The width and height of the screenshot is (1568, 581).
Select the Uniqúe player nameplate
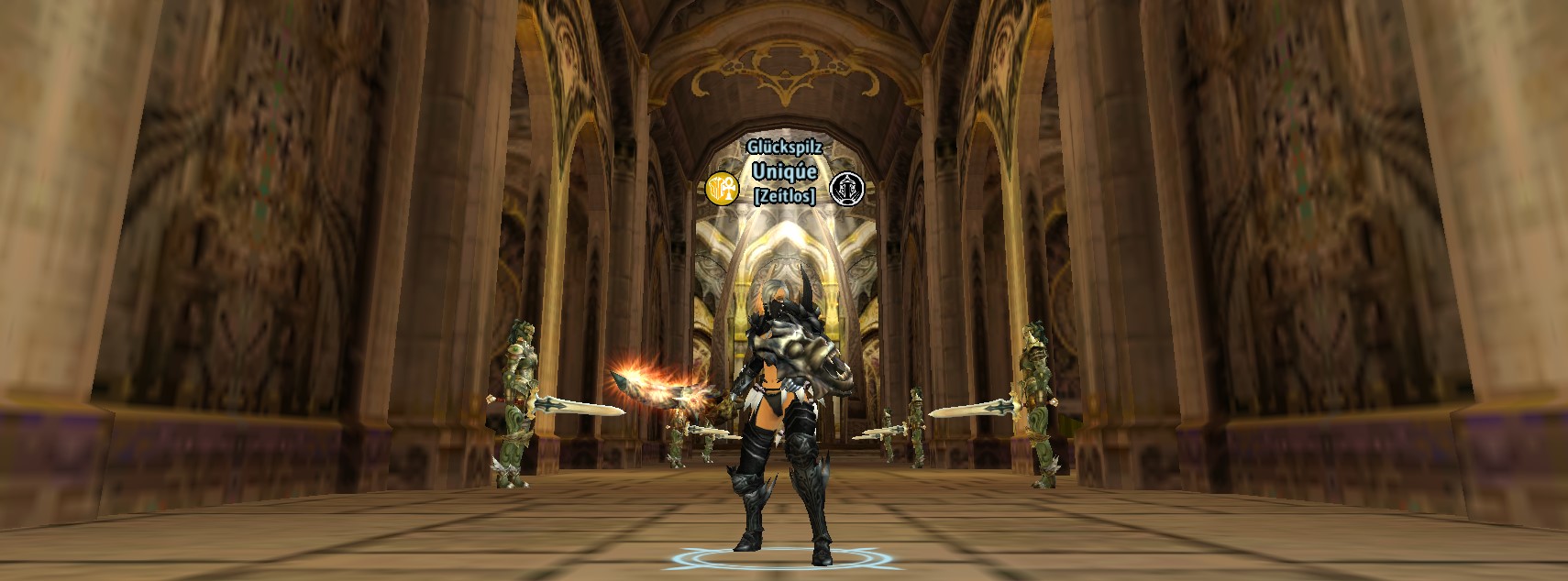pyautogui.click(x=784, y=171)
